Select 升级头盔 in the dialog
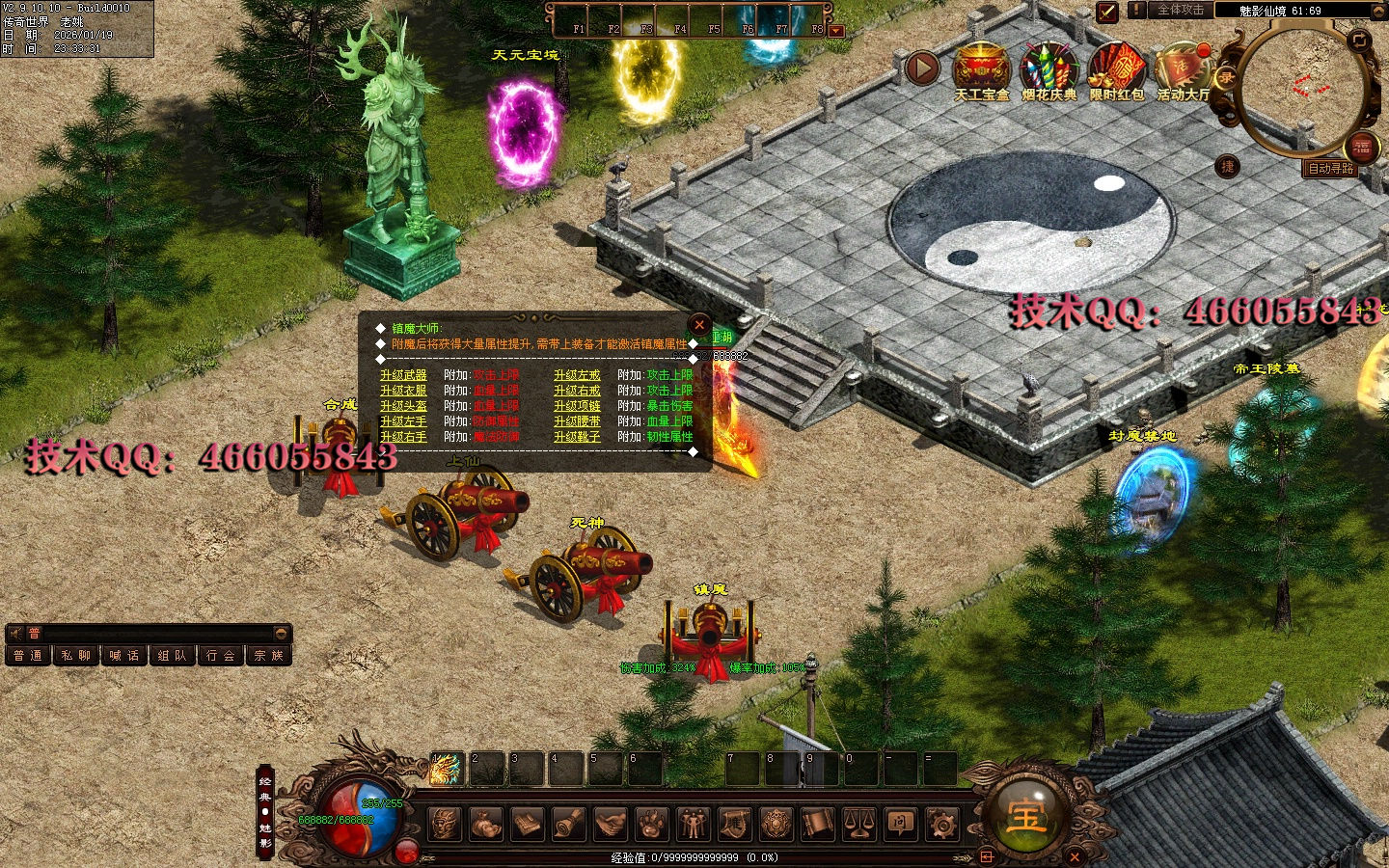Viewport: 1389px width, 868px height. coord(403,406)
